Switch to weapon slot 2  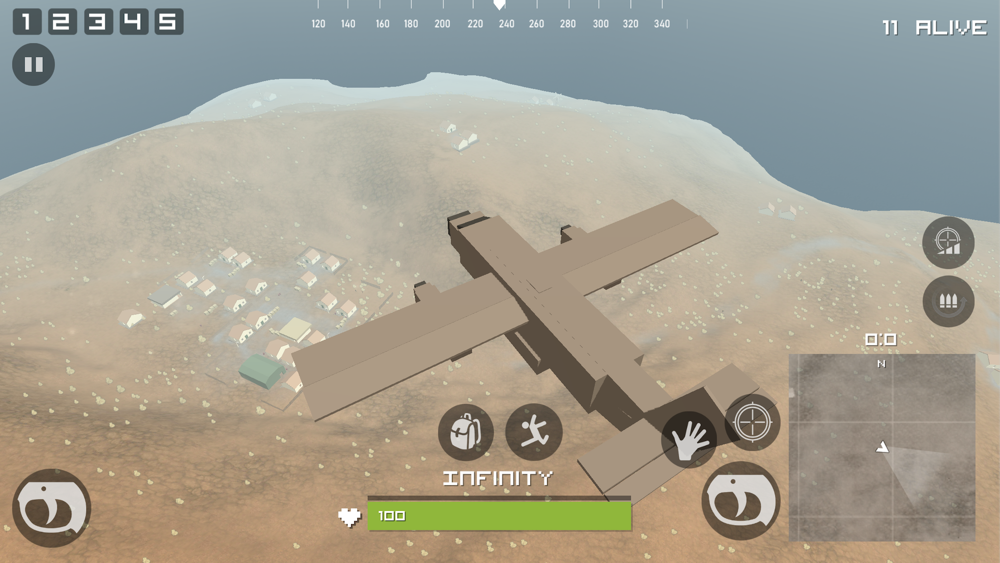point(61,21)
